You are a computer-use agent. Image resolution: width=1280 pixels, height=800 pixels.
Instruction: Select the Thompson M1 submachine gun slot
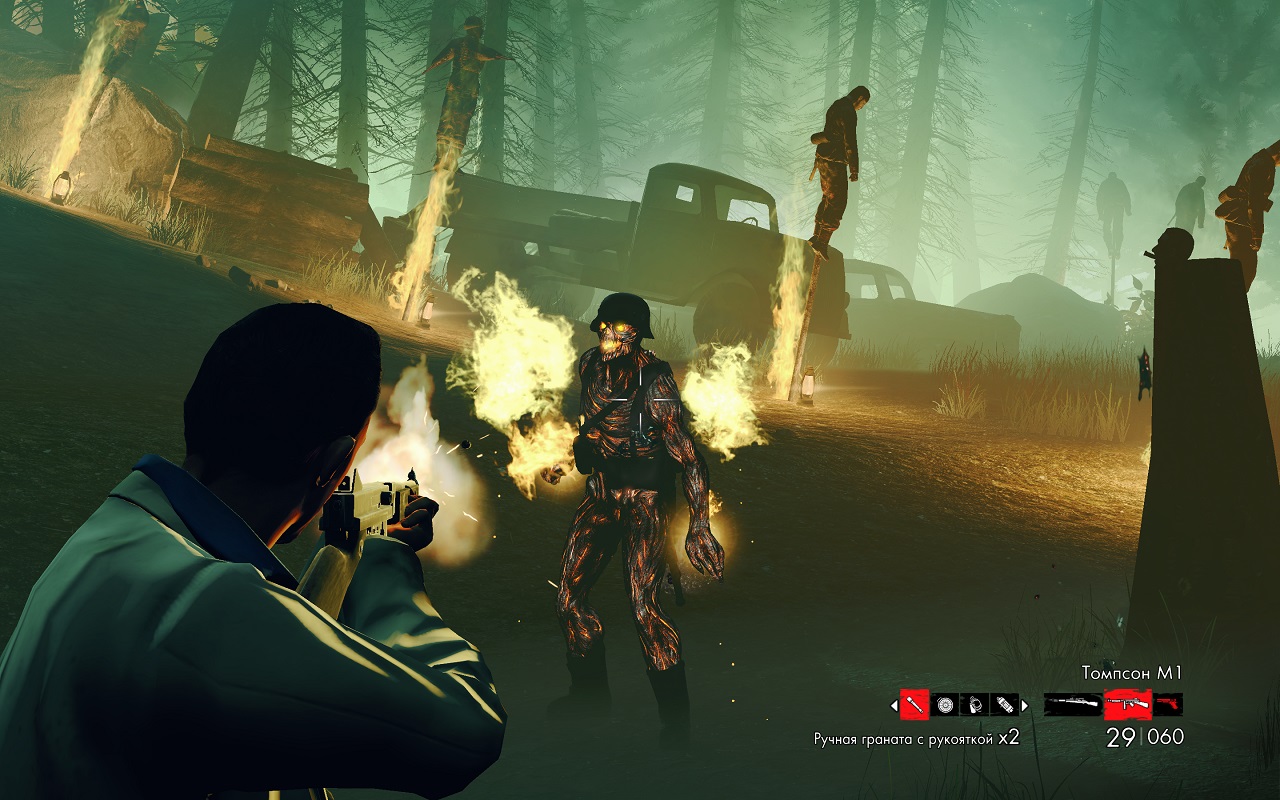pos(1127,705)
